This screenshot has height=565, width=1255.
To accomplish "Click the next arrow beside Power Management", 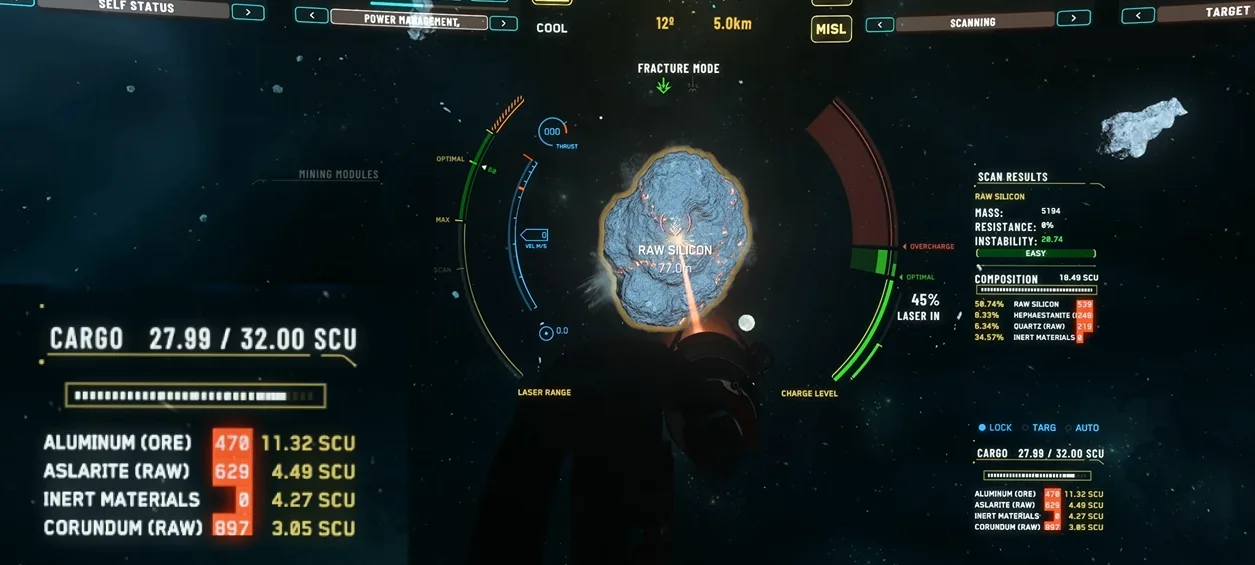I will coord(503,23).
